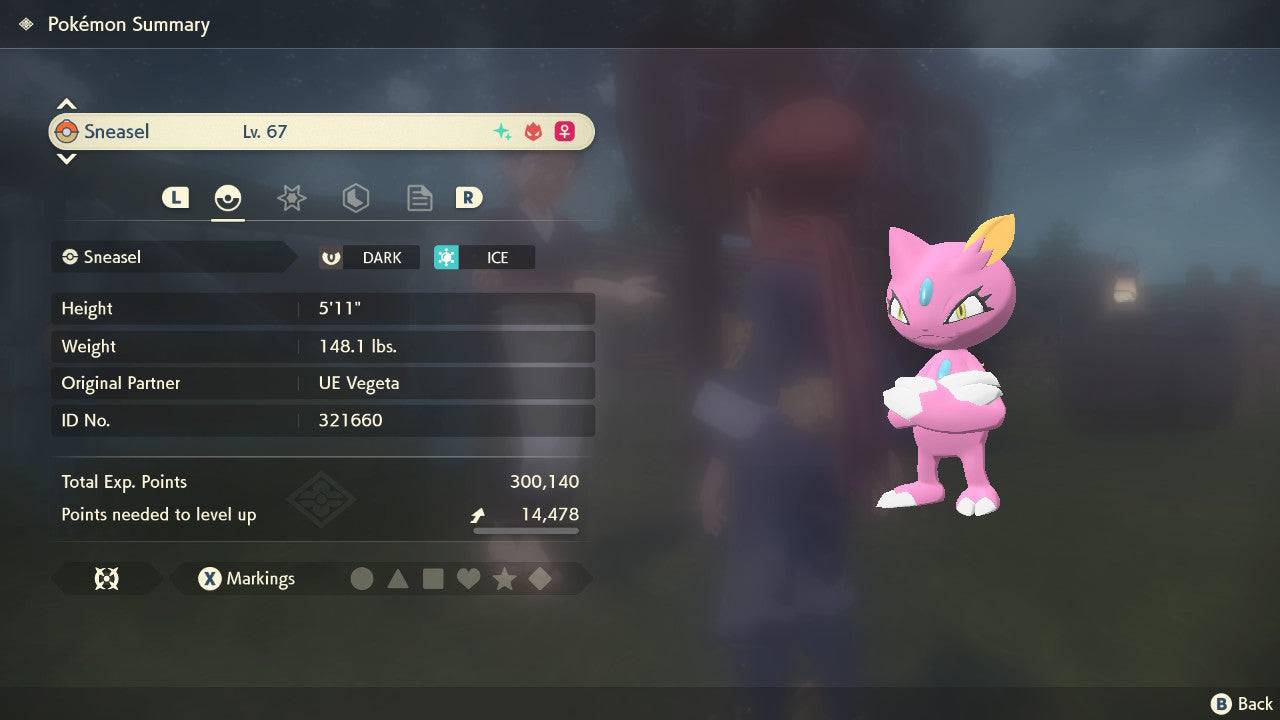Open the starburst stats tab
The image size is (1280, 720).
(291, 198)
